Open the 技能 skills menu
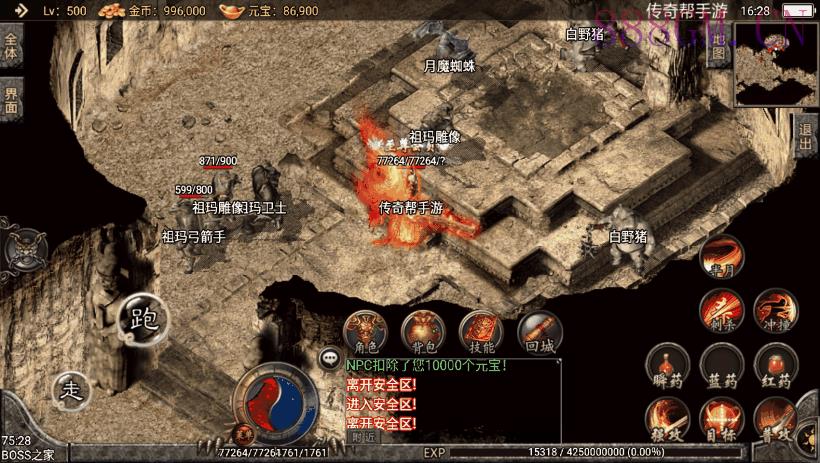This screenshot has width=820, height=463. (x=480, y=333)
